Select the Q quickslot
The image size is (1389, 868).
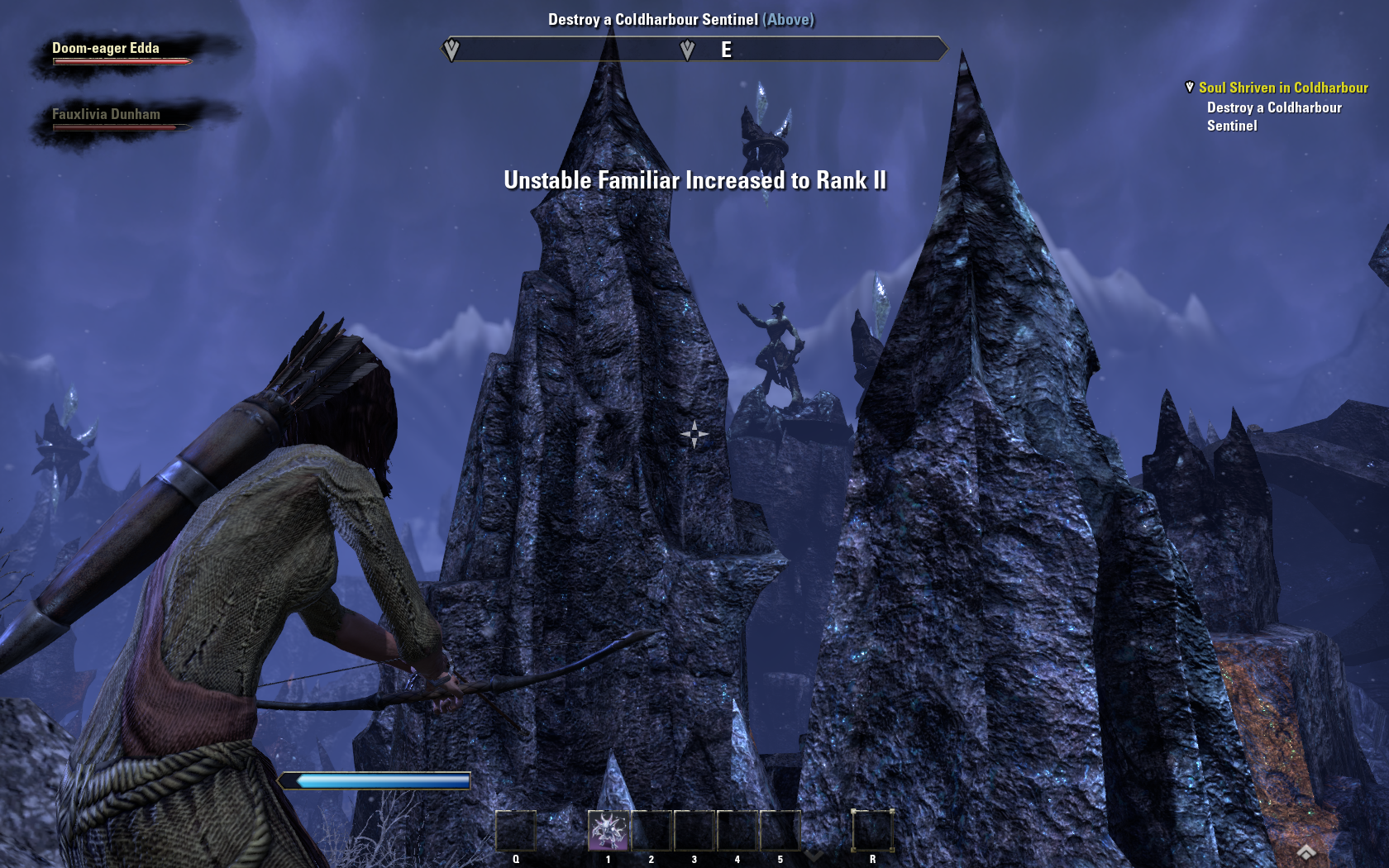pos(516,830)
